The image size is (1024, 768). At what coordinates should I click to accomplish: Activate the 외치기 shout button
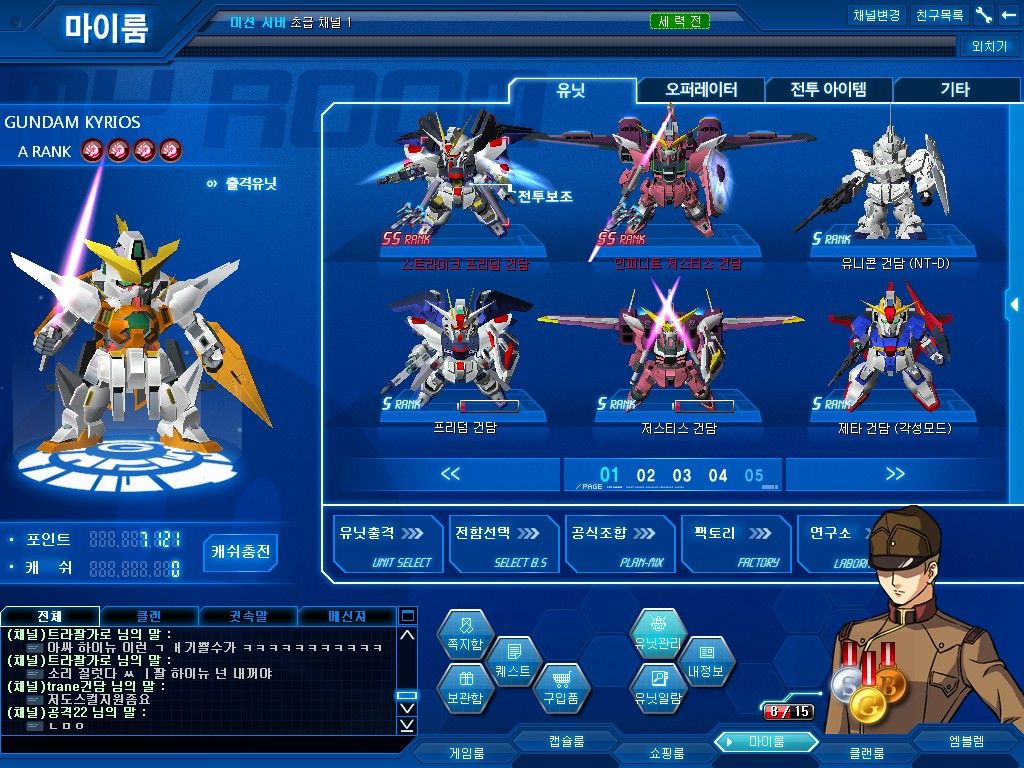pos(989,46)
